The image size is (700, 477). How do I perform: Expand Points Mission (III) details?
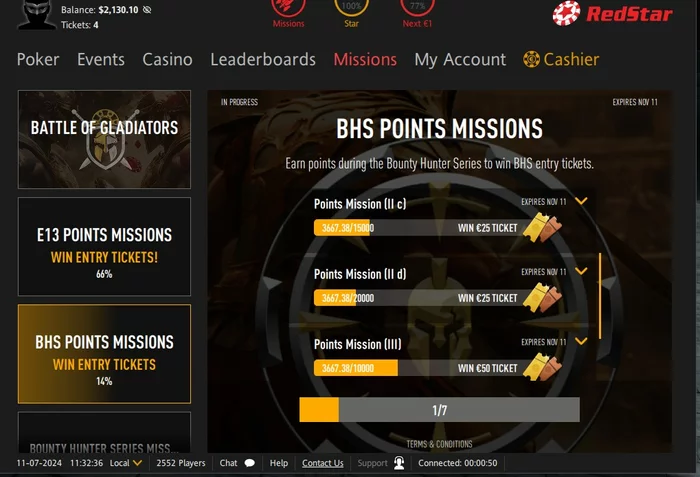point(581,341)
